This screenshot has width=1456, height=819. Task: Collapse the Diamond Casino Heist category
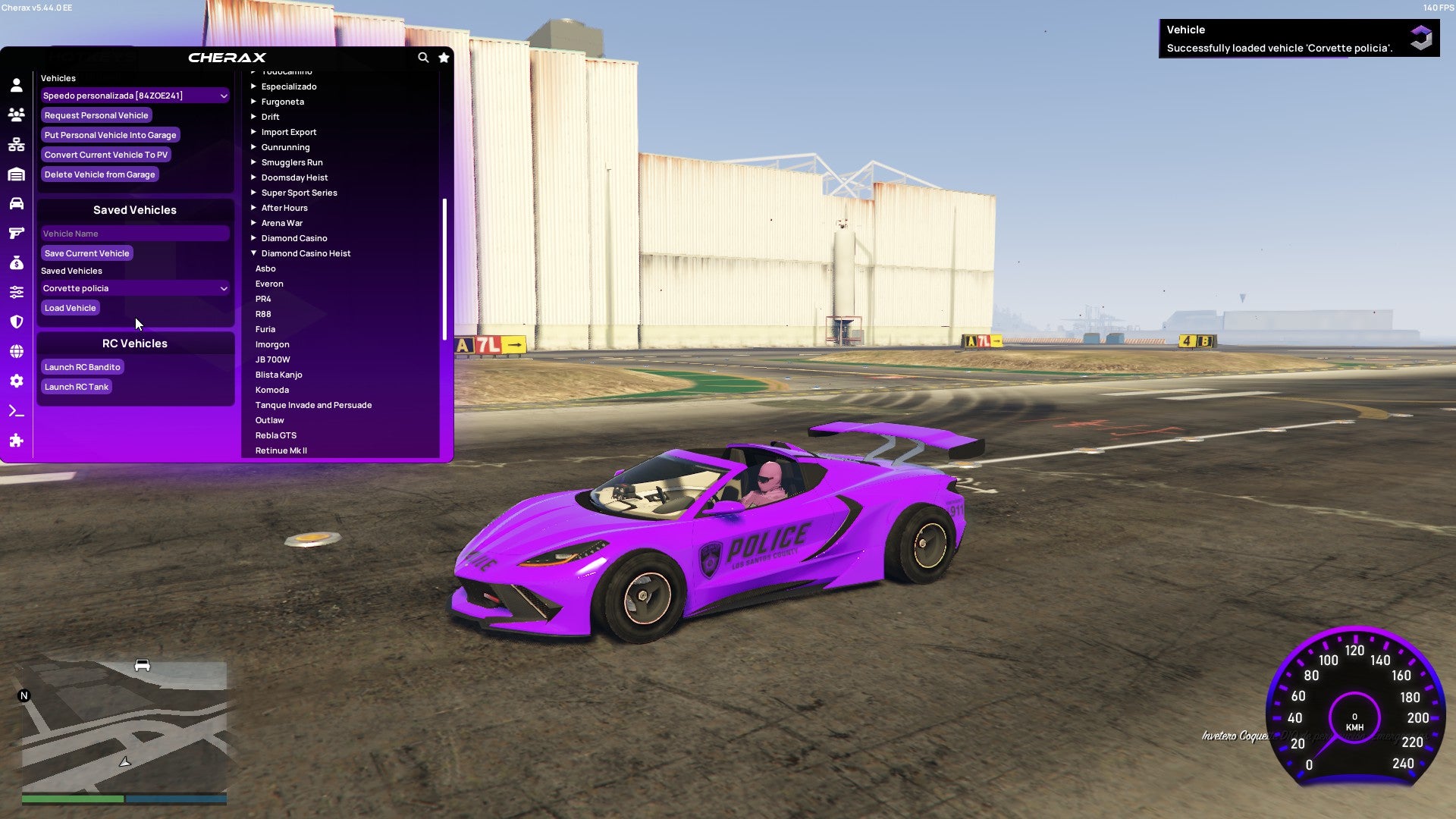306,253
